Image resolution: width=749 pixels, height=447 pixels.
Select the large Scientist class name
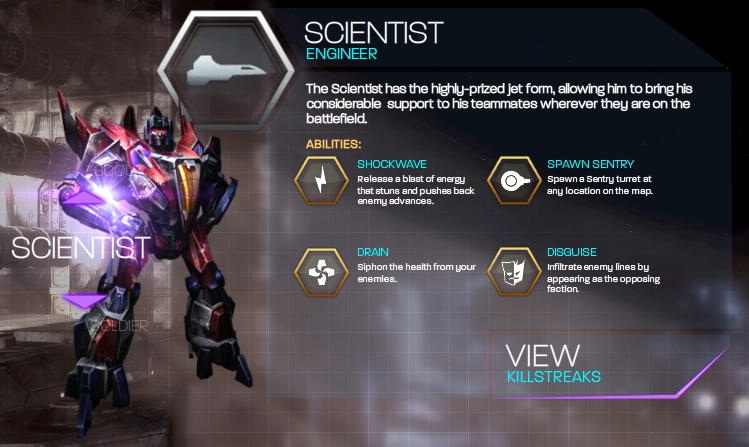click(x=80, y=248)
